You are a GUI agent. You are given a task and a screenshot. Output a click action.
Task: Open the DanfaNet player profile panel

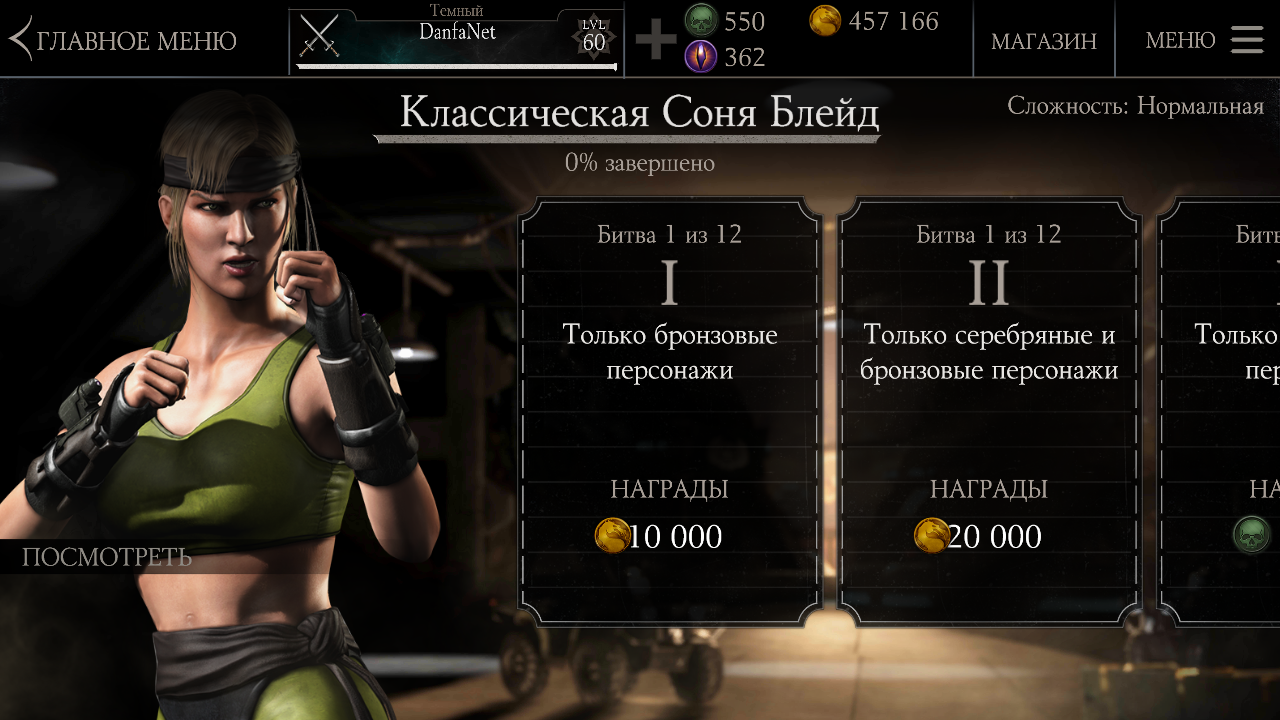(x=456, y=40)
